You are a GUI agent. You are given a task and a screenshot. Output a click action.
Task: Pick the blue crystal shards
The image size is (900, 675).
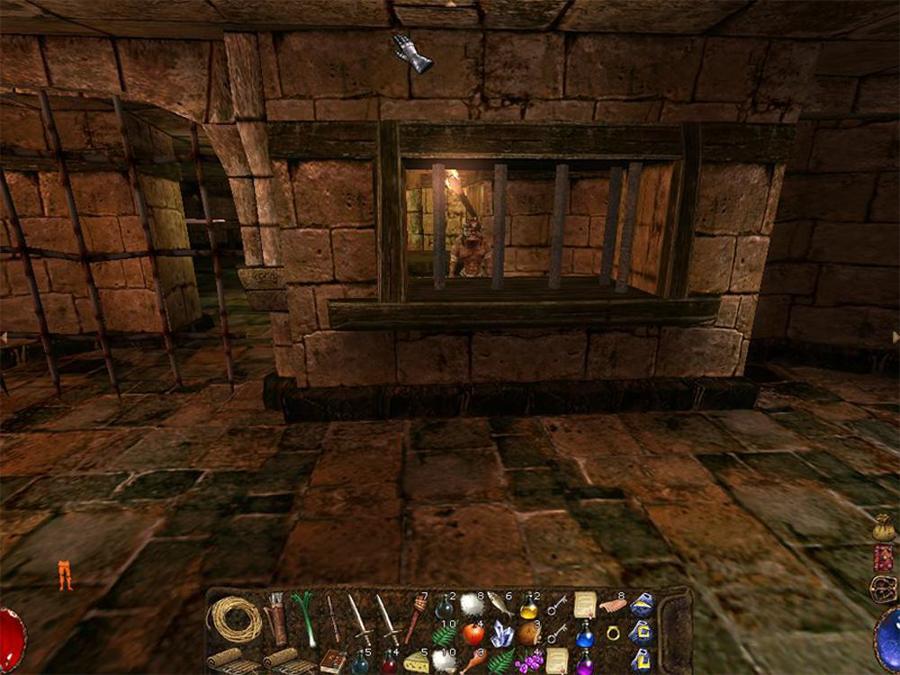[x=501, y=634]
